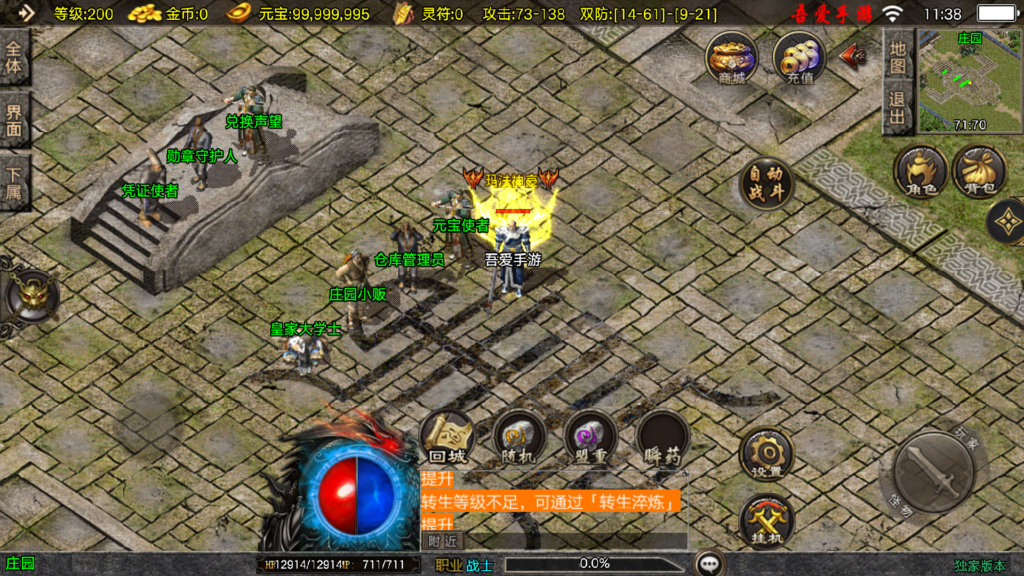Select the 全体 tab

(x=15, y=58)
